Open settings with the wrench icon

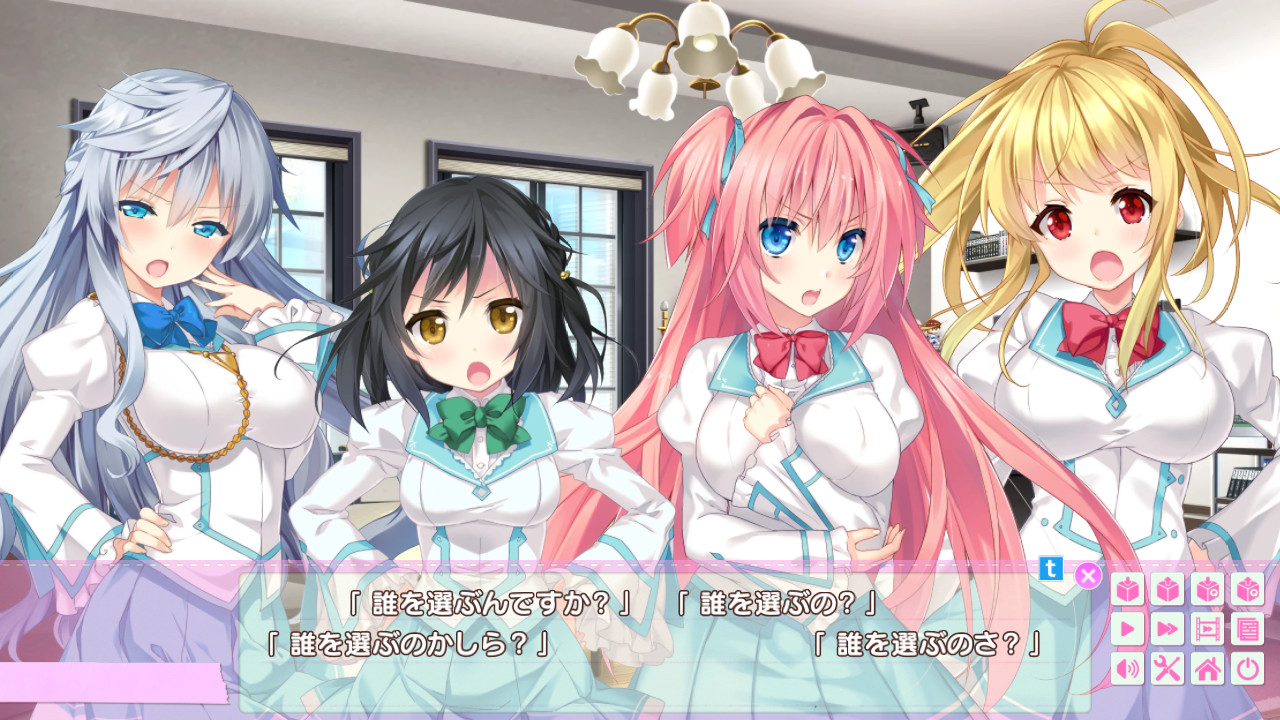coord(1167,668)
